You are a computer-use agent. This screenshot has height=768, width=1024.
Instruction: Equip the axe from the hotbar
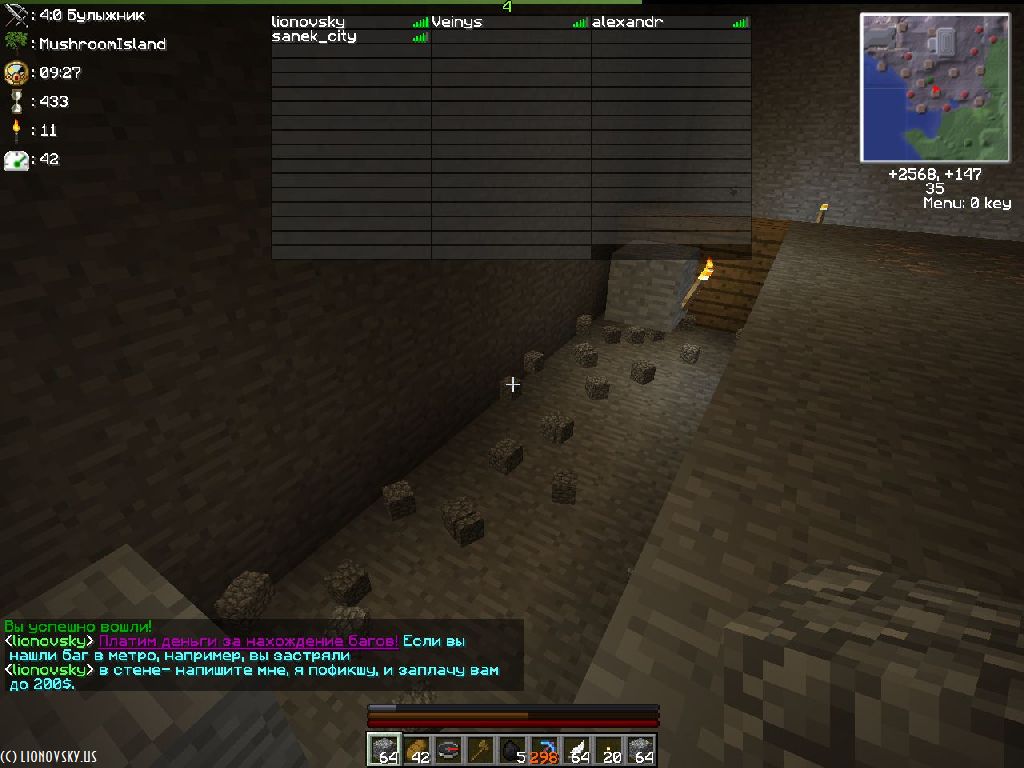click(481, 750)
